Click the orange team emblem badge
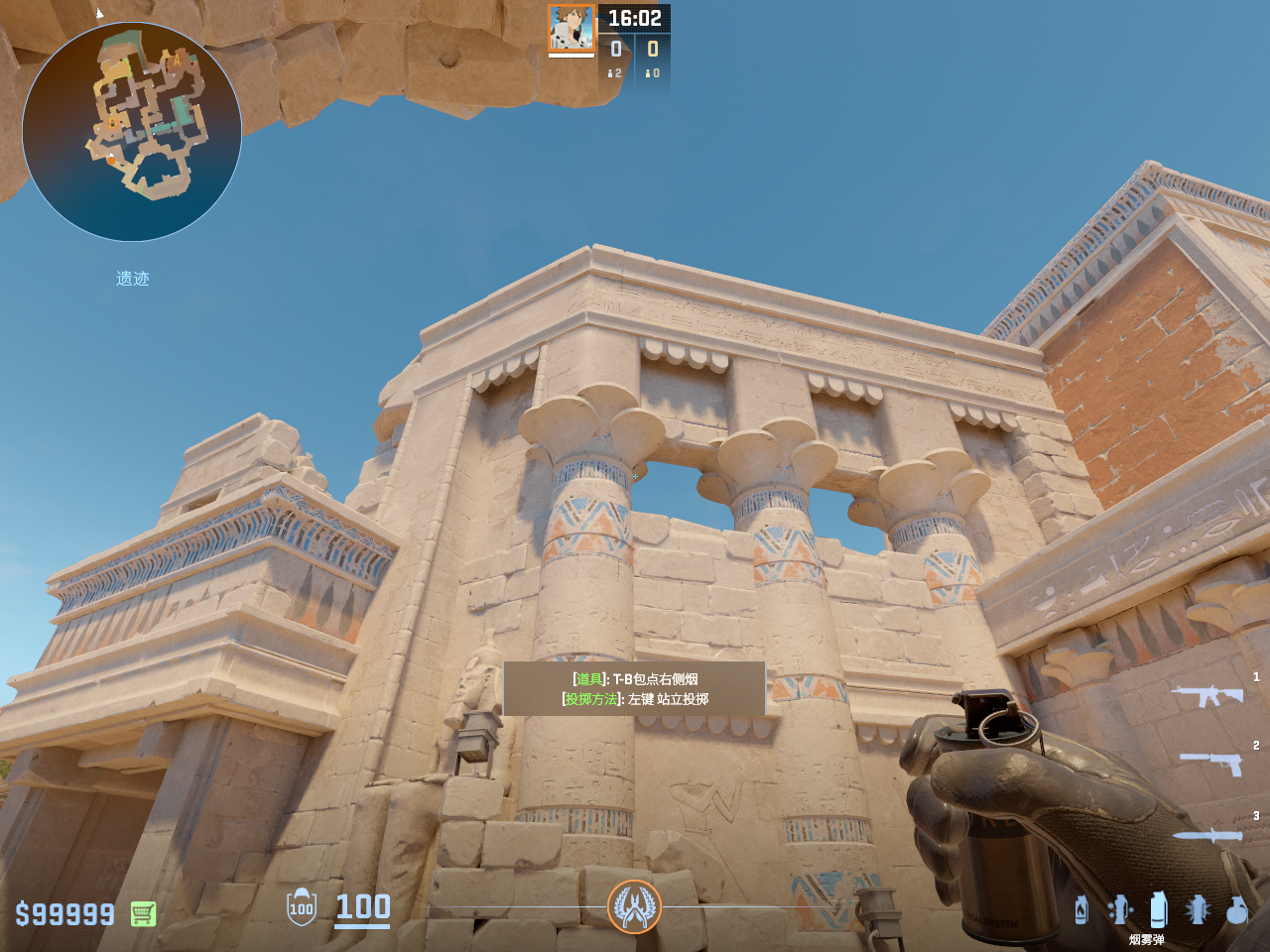Image resolution: width=1270 pixels, height=952 pixels. pyautogui.click(x=634, y=906)
